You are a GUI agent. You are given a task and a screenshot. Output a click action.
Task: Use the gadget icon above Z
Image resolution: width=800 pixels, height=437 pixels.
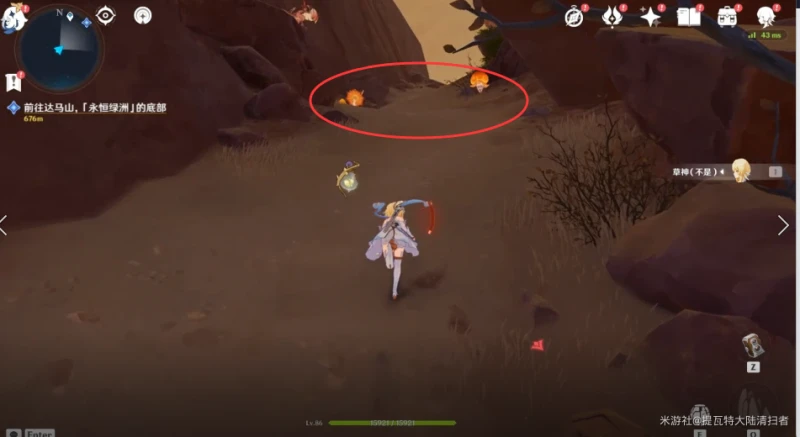point(753,346)
